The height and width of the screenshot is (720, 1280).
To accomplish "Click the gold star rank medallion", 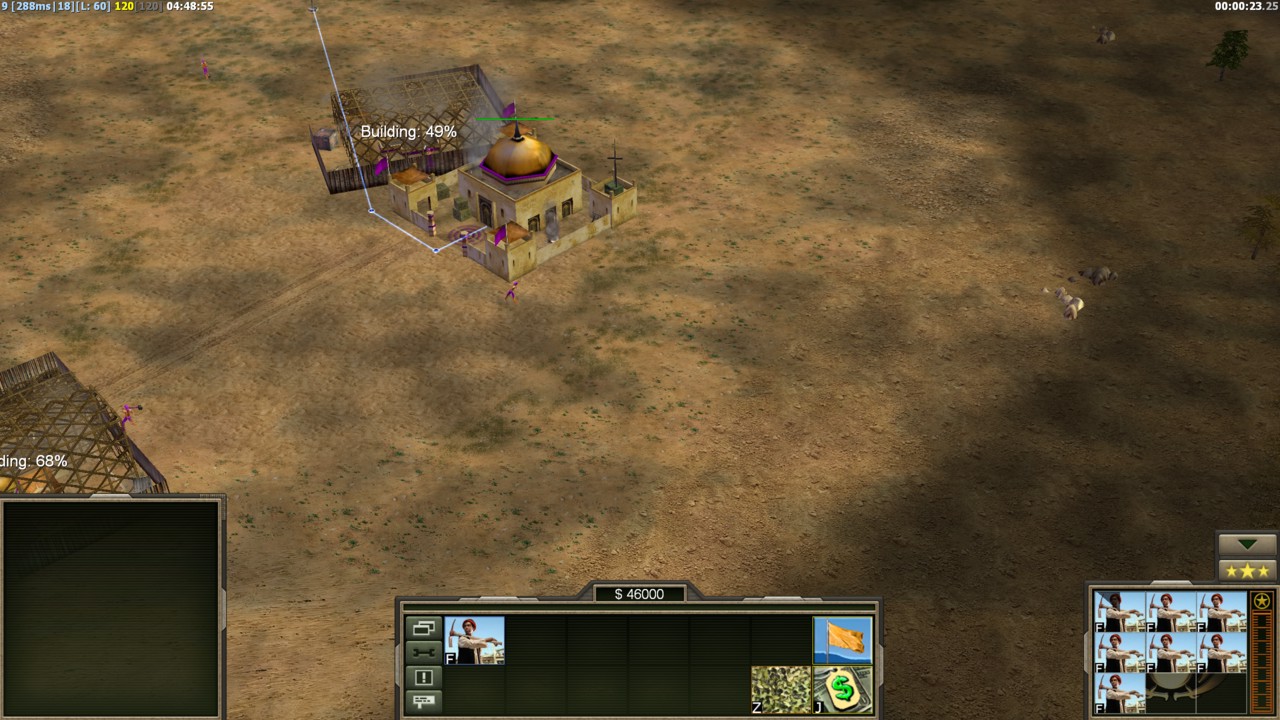I will point(1262,601).
